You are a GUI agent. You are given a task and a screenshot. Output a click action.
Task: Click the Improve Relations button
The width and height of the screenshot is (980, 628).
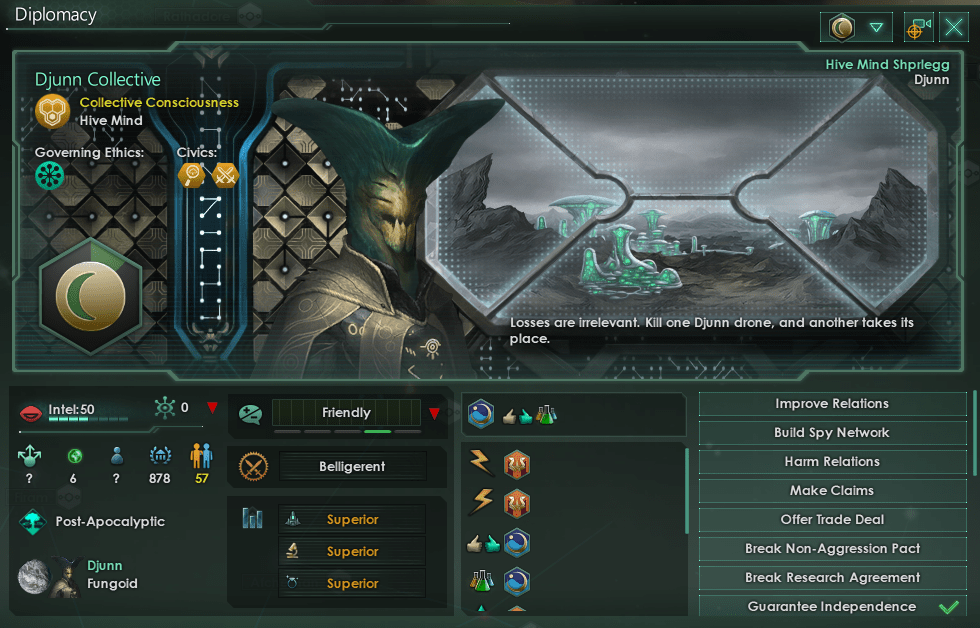pos(832,404)
